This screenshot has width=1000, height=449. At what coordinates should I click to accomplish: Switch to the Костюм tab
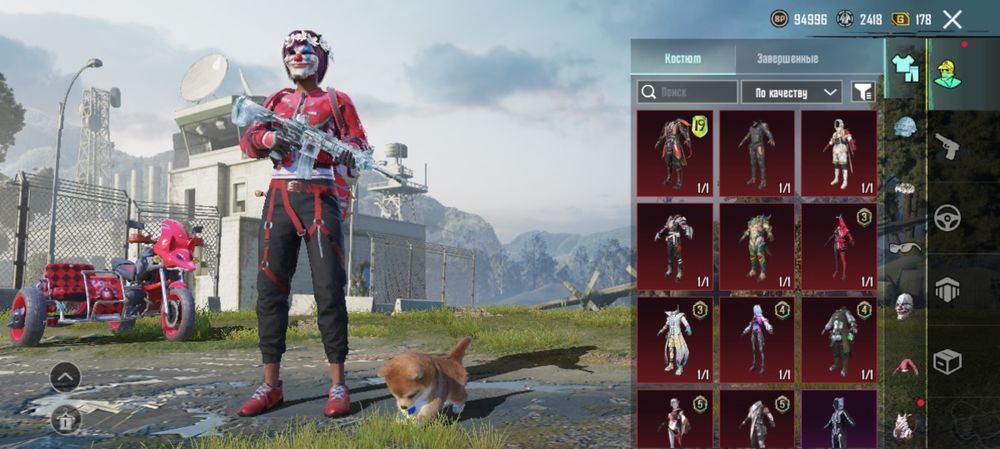tap(683, 58)
